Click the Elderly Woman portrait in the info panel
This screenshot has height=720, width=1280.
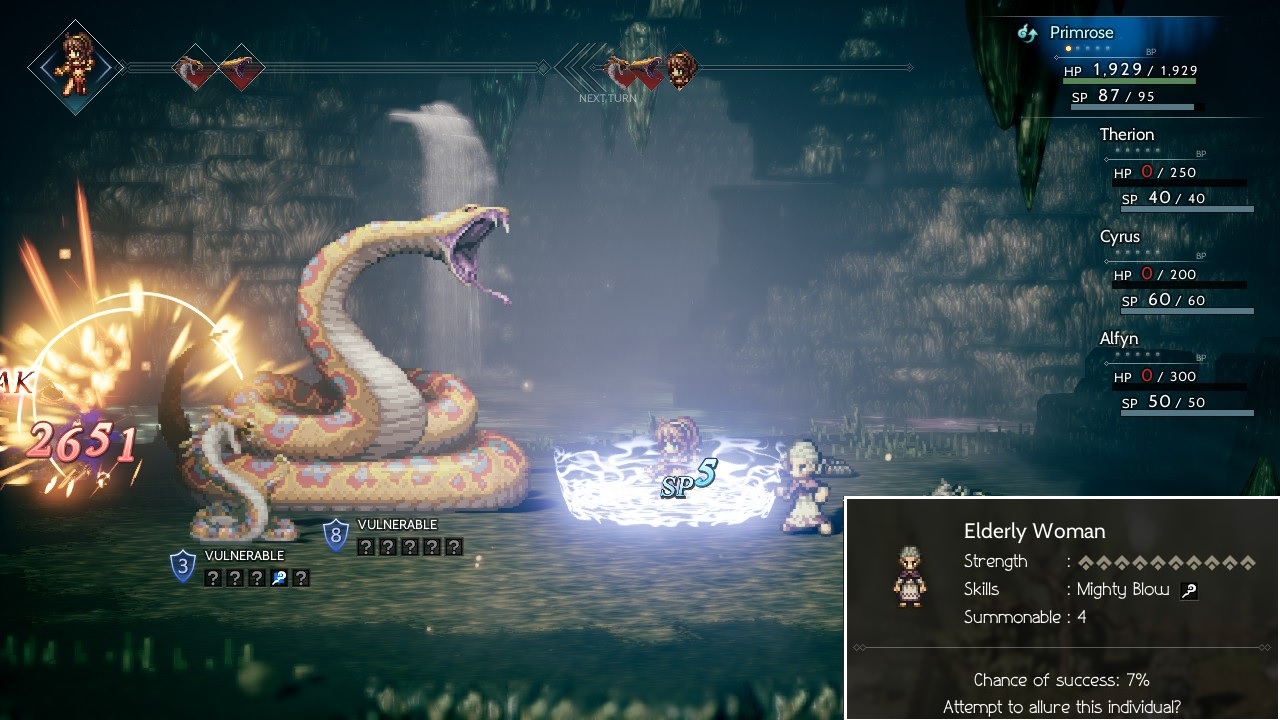click(909, 576)
